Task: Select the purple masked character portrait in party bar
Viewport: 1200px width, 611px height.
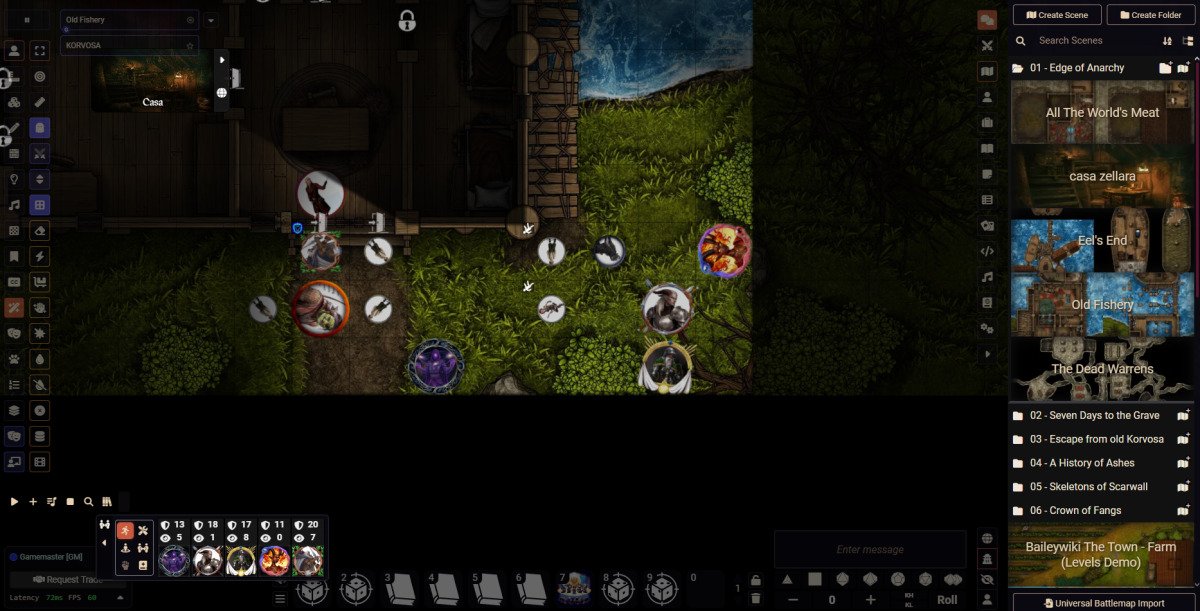Action: [174, 560]
